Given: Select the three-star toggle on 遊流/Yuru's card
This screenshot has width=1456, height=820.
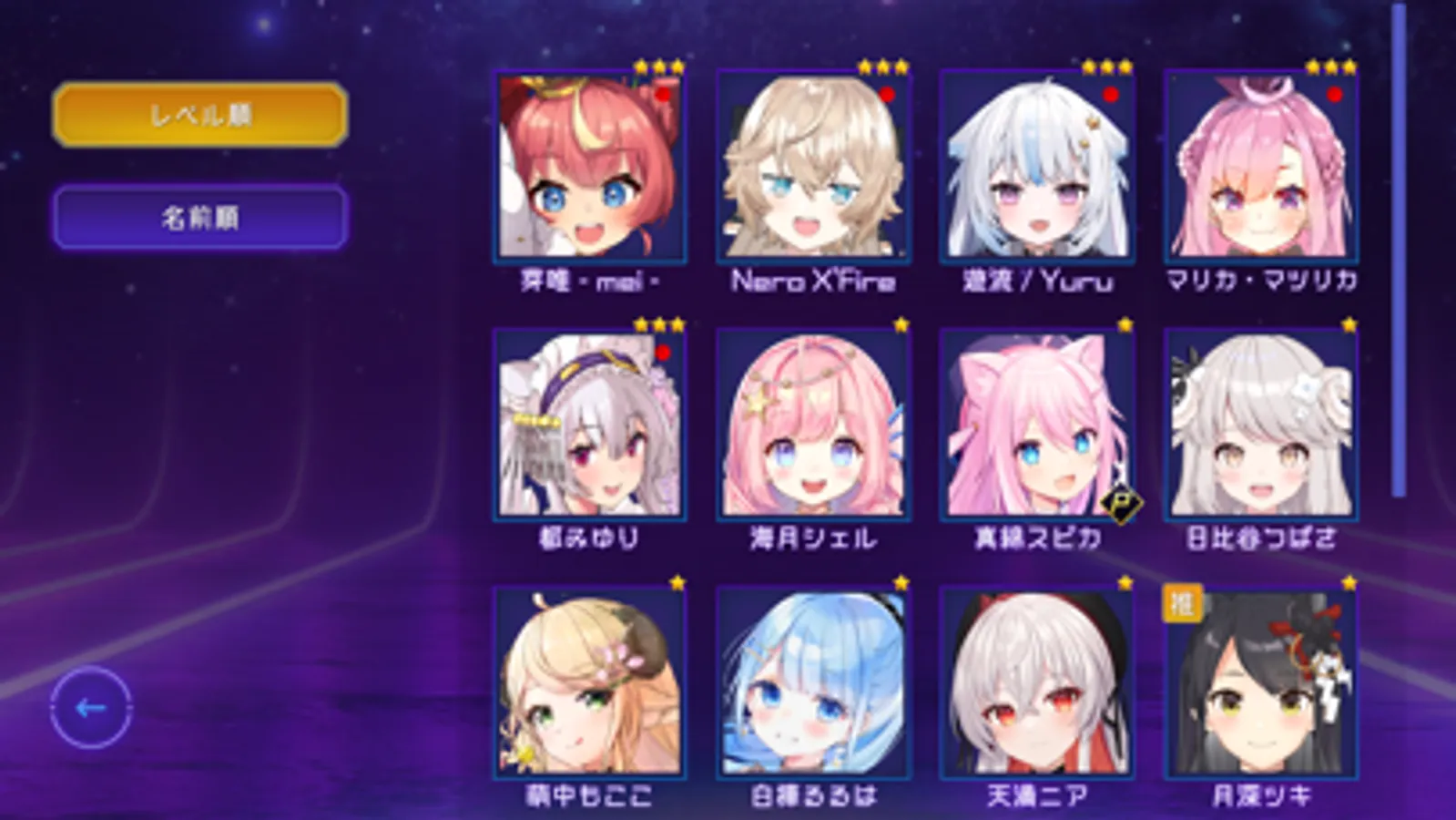Looking at the screenshot, I should tap(1104, 67).
